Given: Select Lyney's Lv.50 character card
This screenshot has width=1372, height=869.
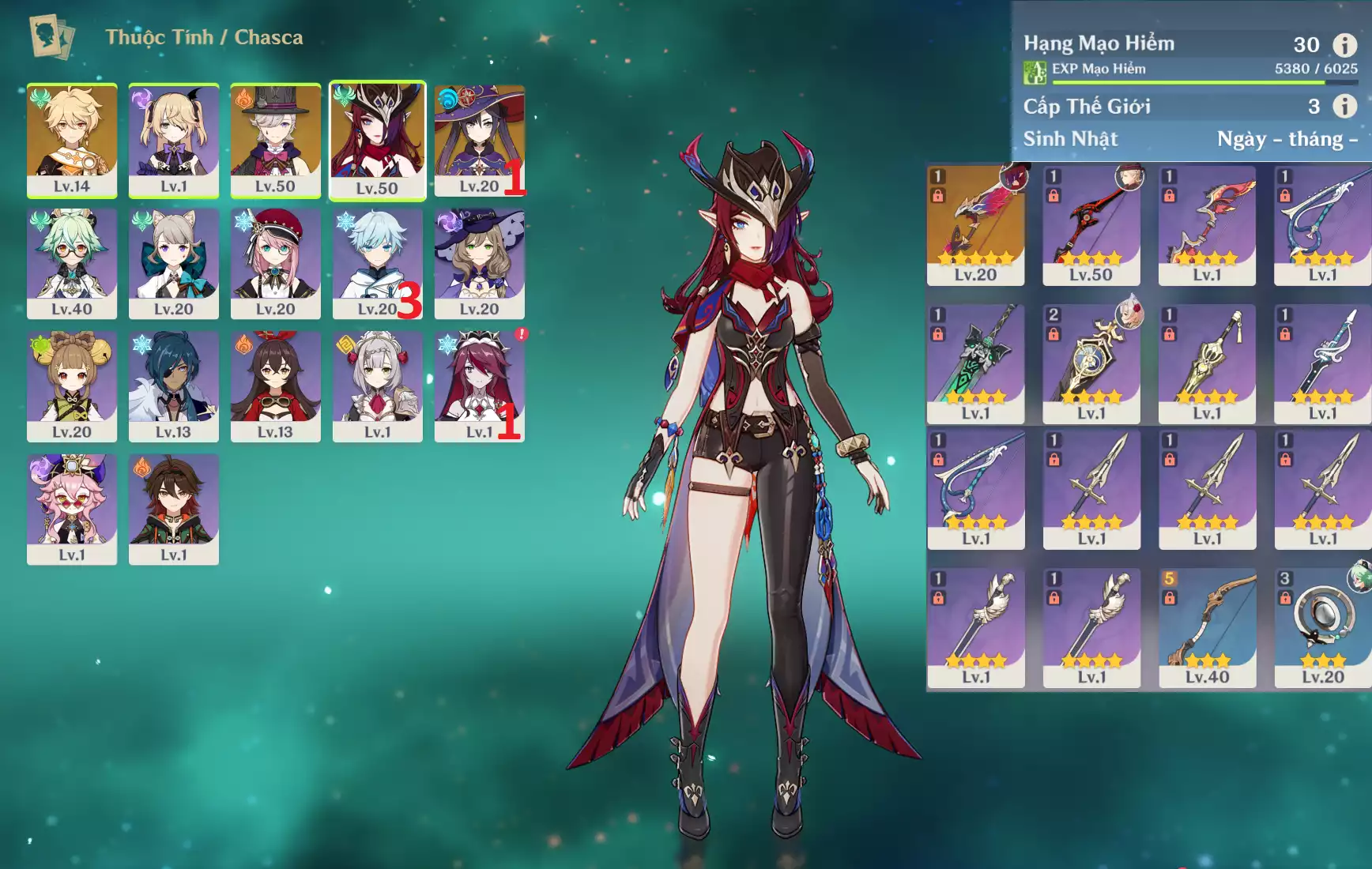Looking at the screenshot, I should point(275,139).
